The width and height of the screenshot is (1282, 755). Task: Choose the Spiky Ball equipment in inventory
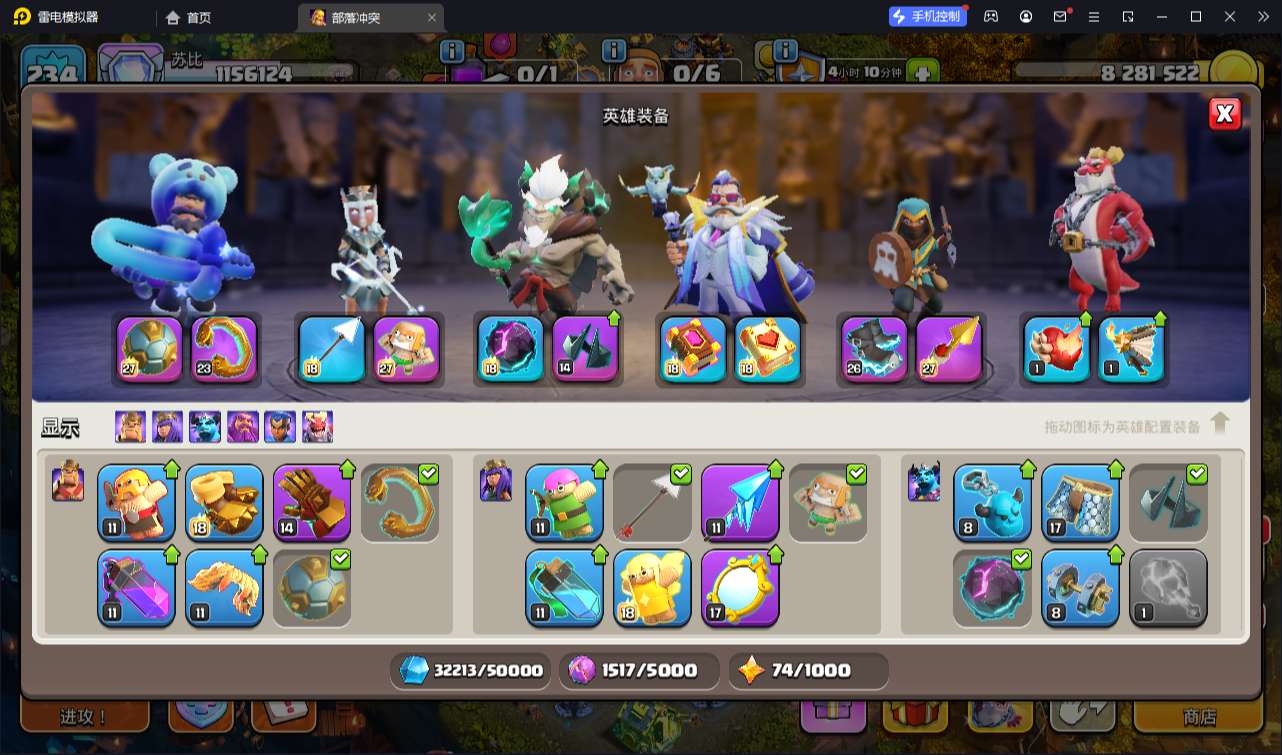(x=312, y=587)
